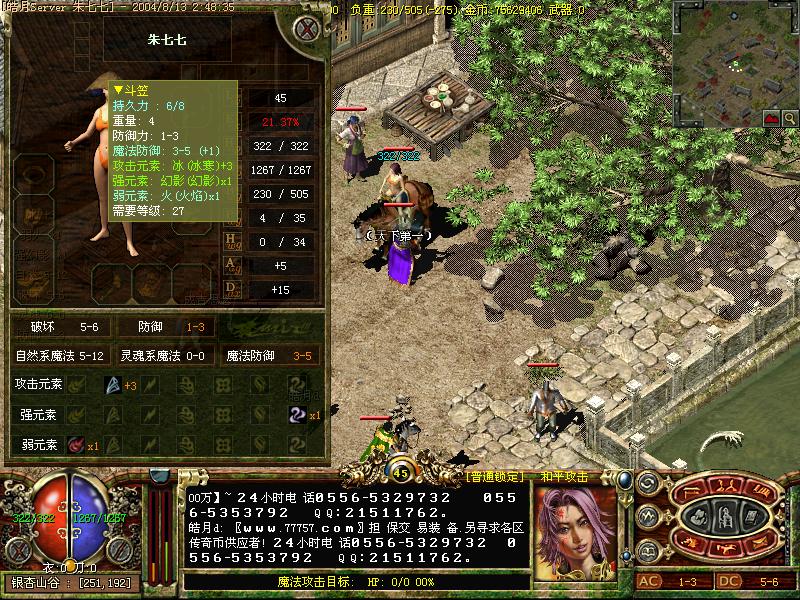
Task: Open the bag icon in oval menu
Action: (x=698, y=519)
